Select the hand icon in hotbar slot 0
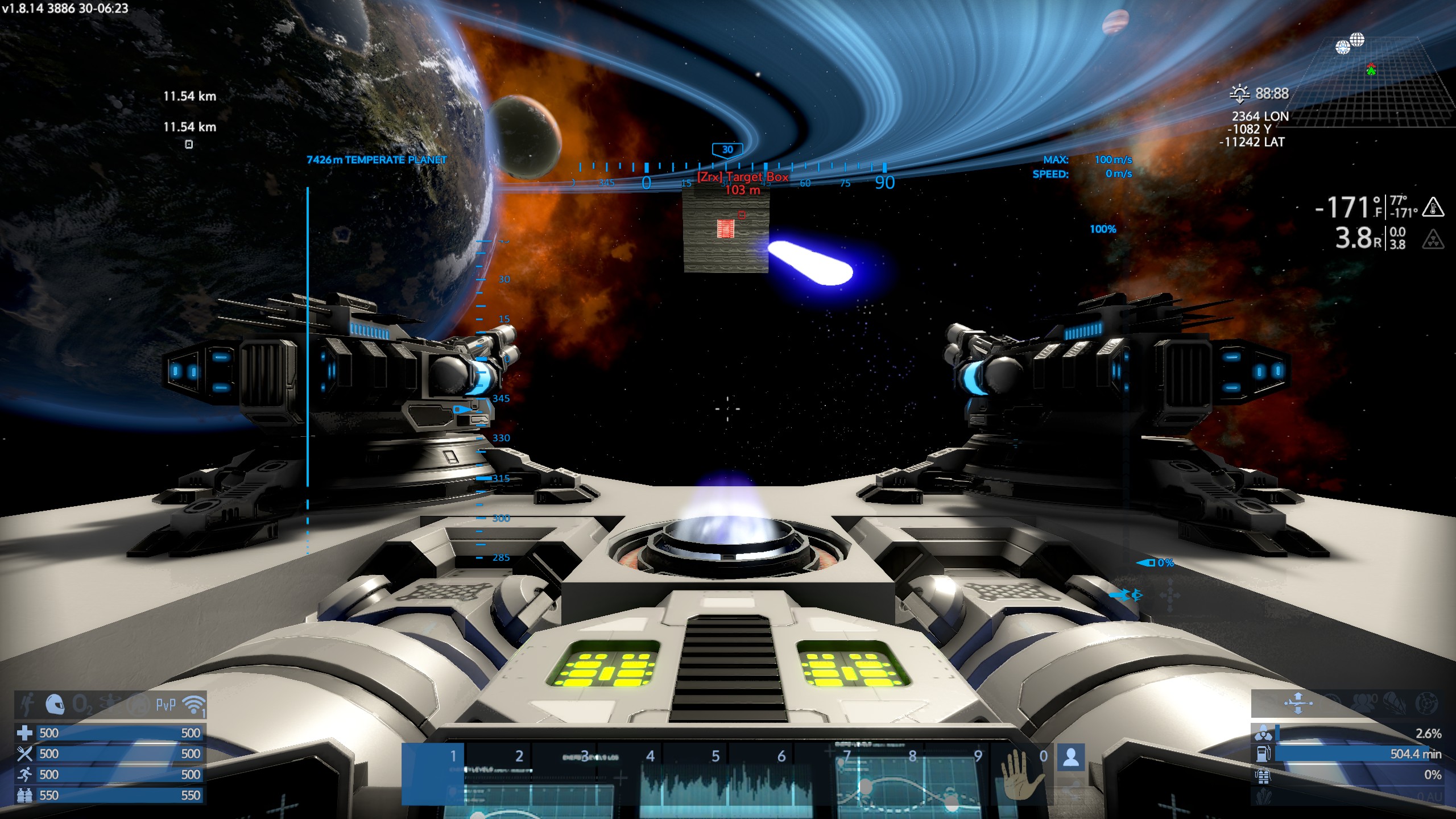This screenshot has height=819, width=1456. coord(1021,773)
